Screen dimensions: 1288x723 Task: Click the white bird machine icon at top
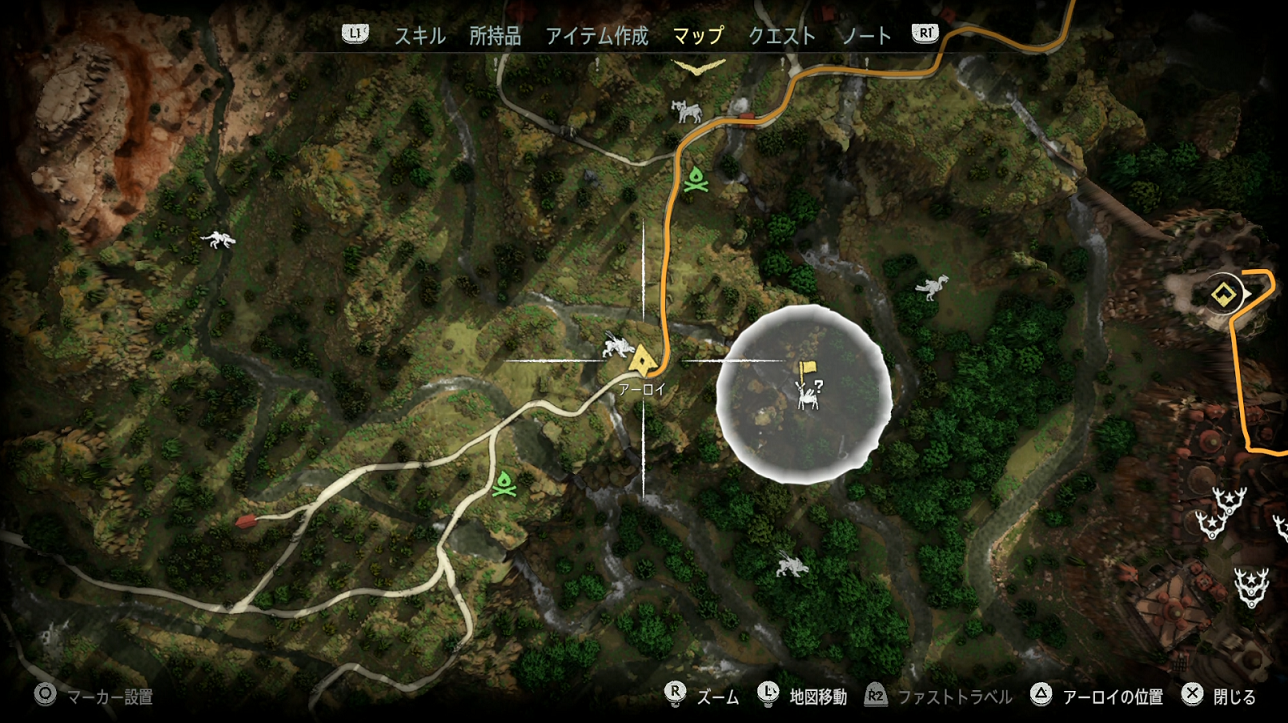687,110
